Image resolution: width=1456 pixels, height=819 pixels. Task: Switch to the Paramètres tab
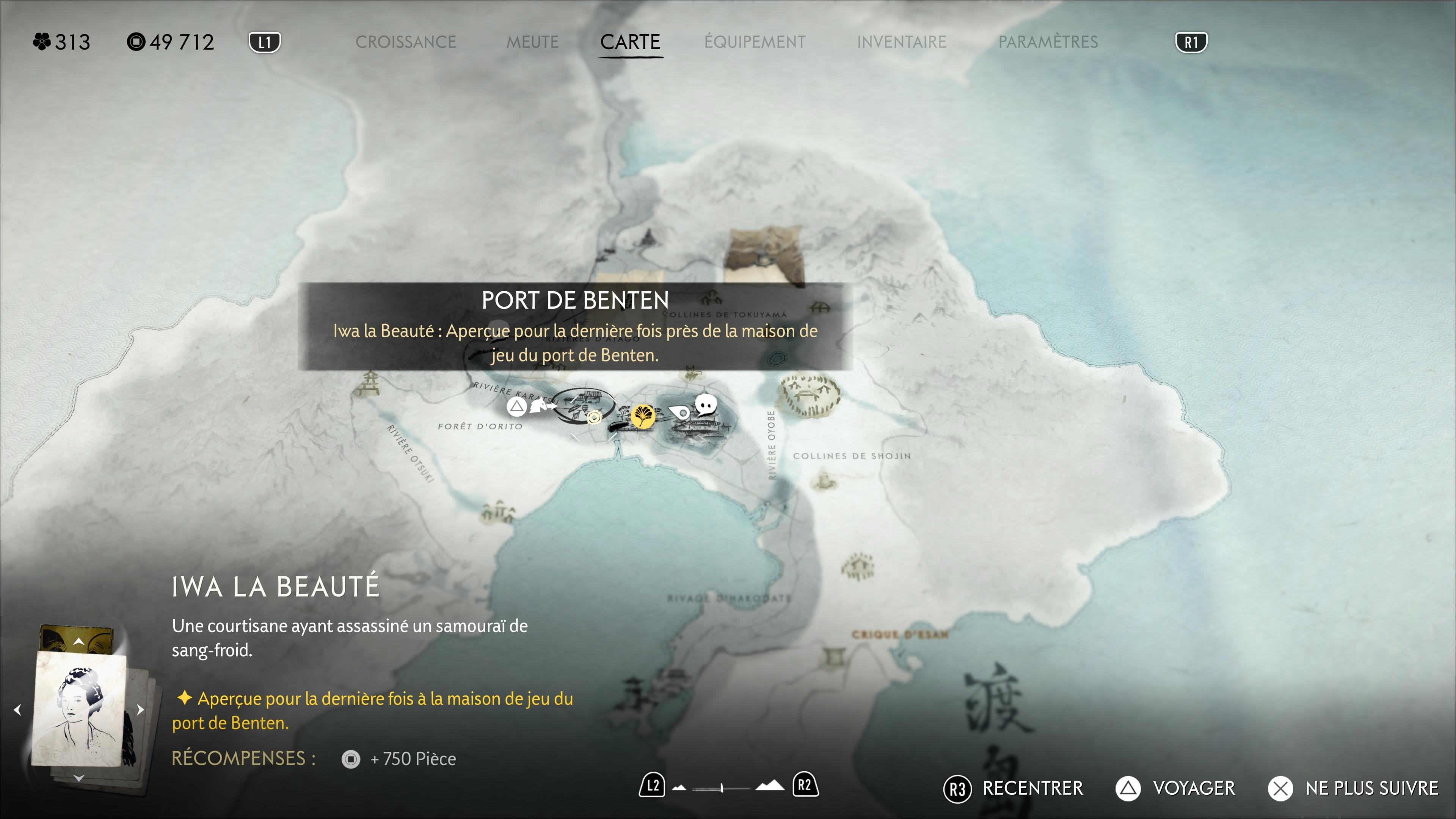pyautogui.click(x=1048, y=42)
